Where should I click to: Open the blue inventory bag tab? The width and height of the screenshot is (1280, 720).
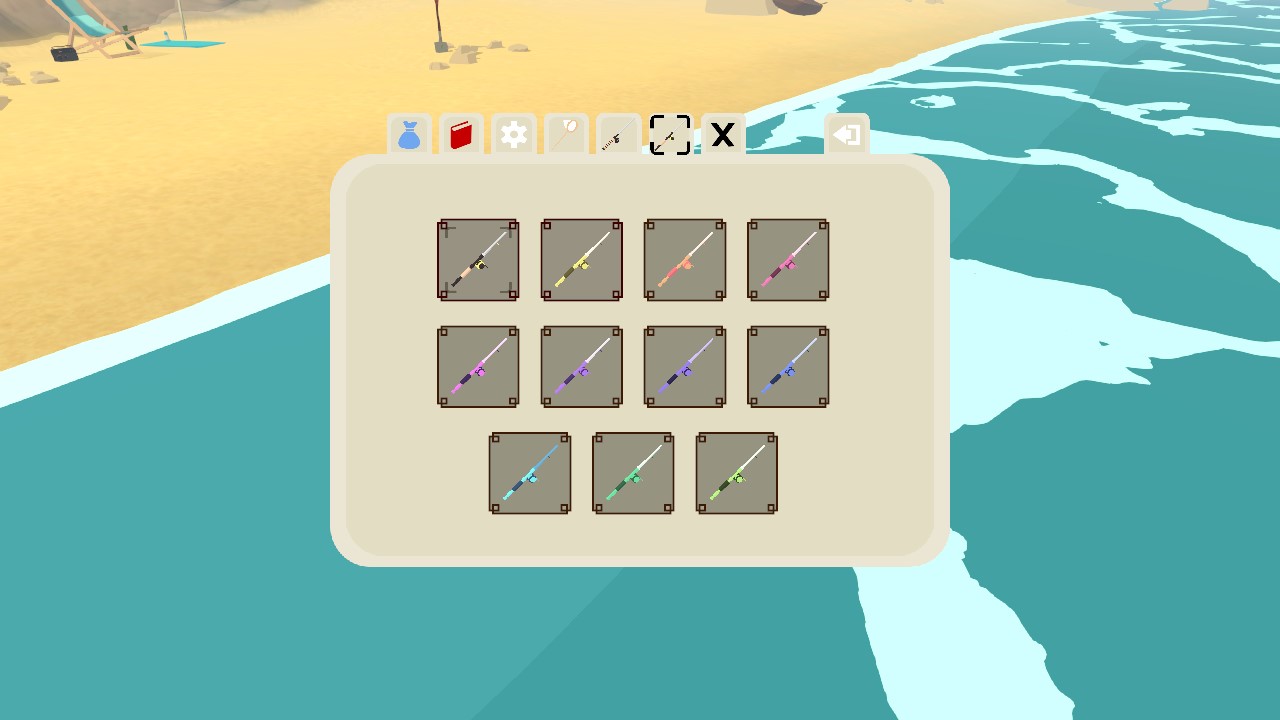tap(409, 135)
